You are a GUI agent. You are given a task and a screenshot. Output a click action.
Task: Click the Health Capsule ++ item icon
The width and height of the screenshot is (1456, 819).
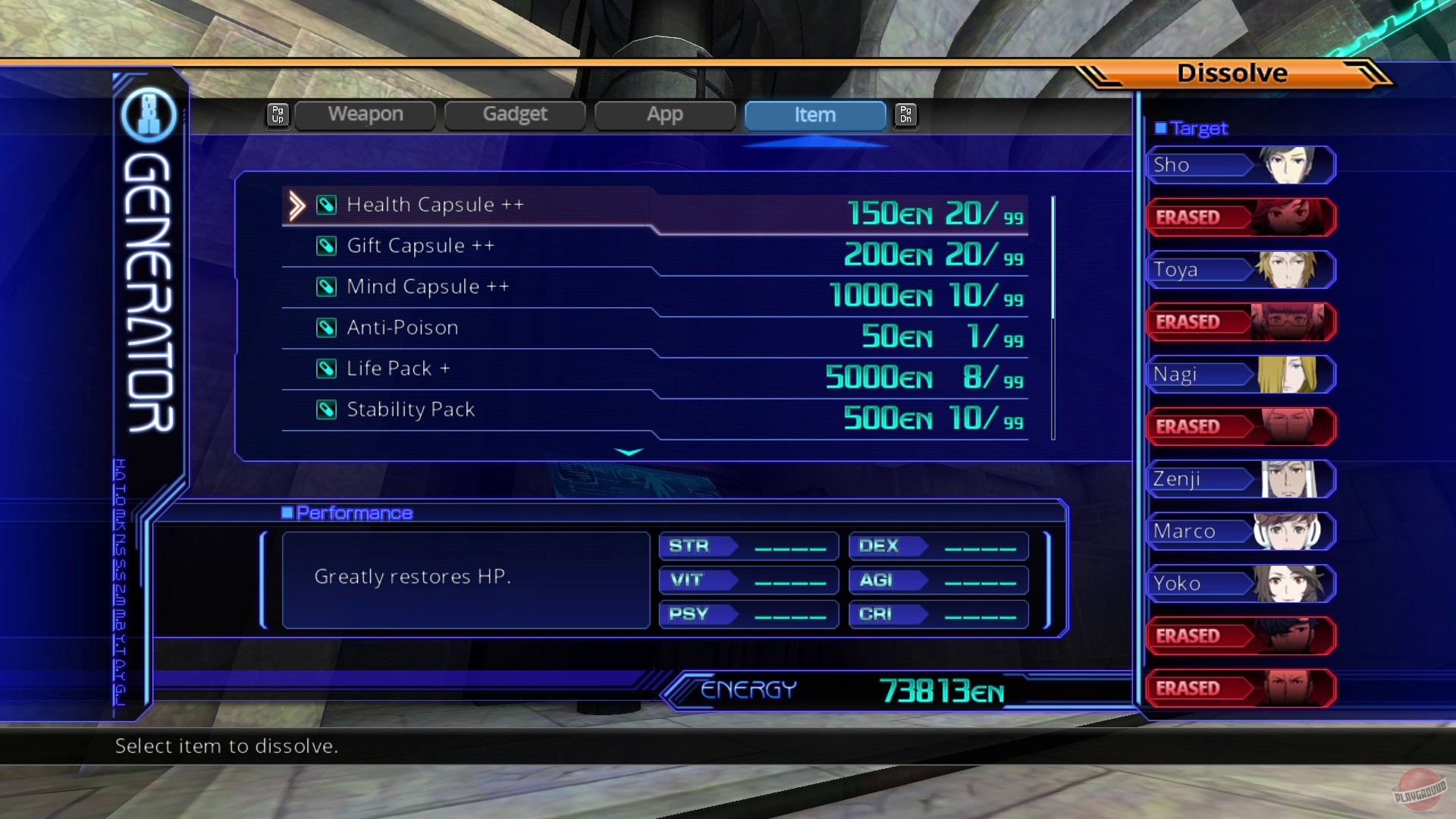click(x=326, y=205)
